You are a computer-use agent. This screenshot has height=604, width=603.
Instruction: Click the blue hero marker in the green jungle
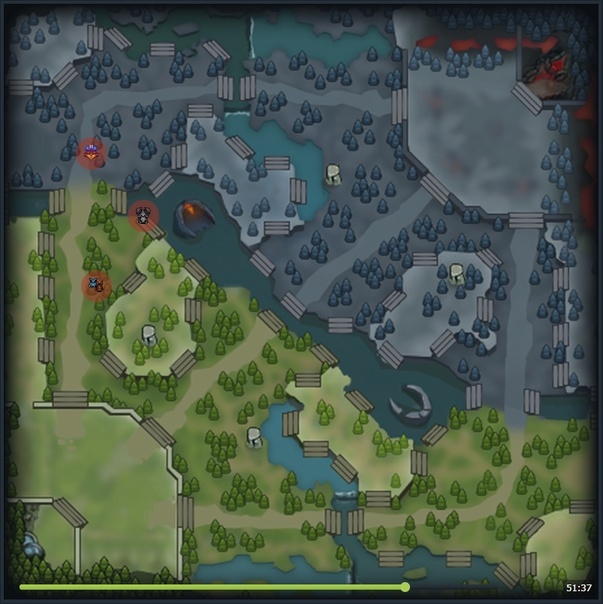95,285
